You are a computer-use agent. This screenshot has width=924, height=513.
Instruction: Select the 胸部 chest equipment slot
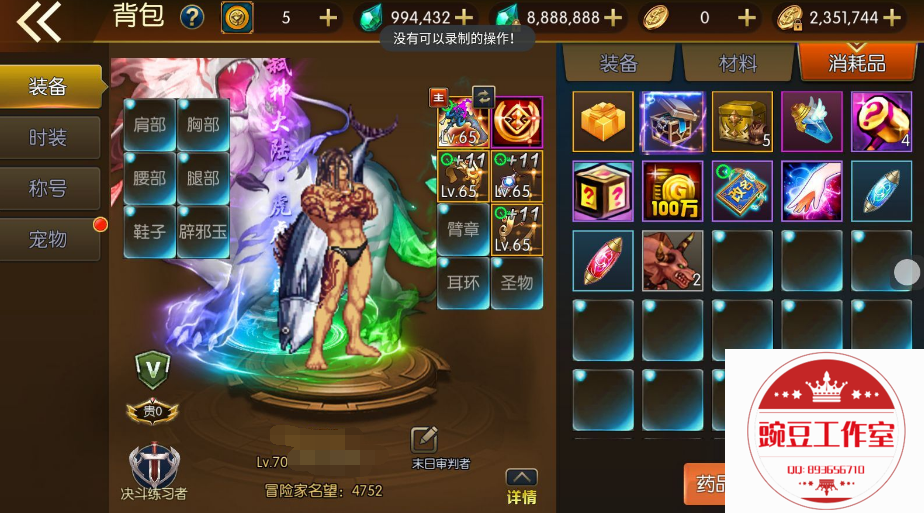(x=203, y=125)
